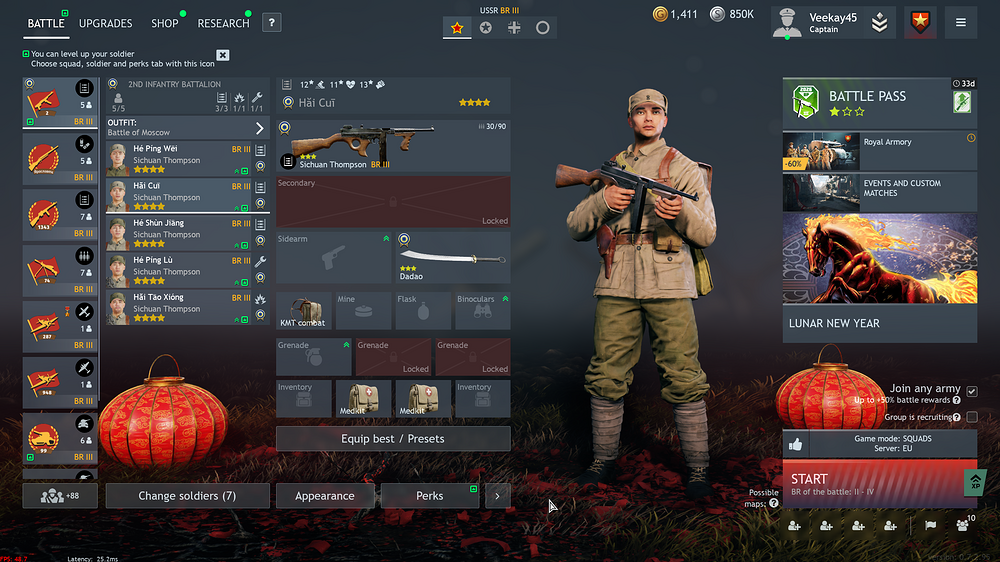Screen dimensions: 1000x562
Task: Open the Perks menu
Action: click(430, 496)
